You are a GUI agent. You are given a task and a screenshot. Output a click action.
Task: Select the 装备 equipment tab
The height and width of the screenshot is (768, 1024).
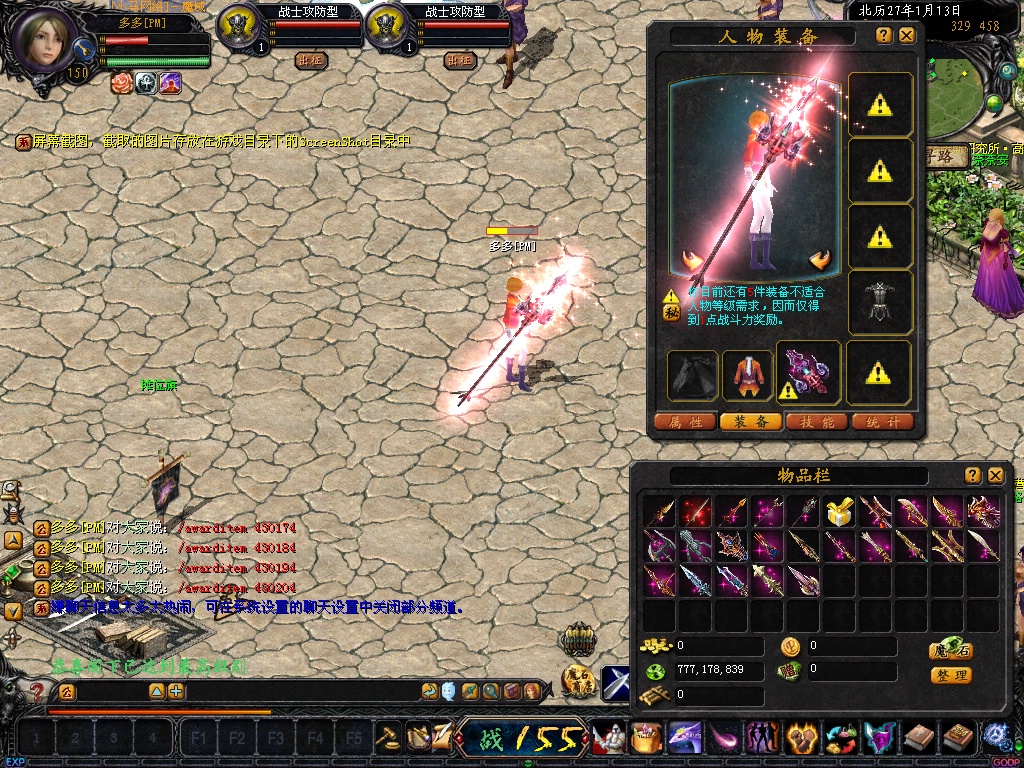[751, 422]
